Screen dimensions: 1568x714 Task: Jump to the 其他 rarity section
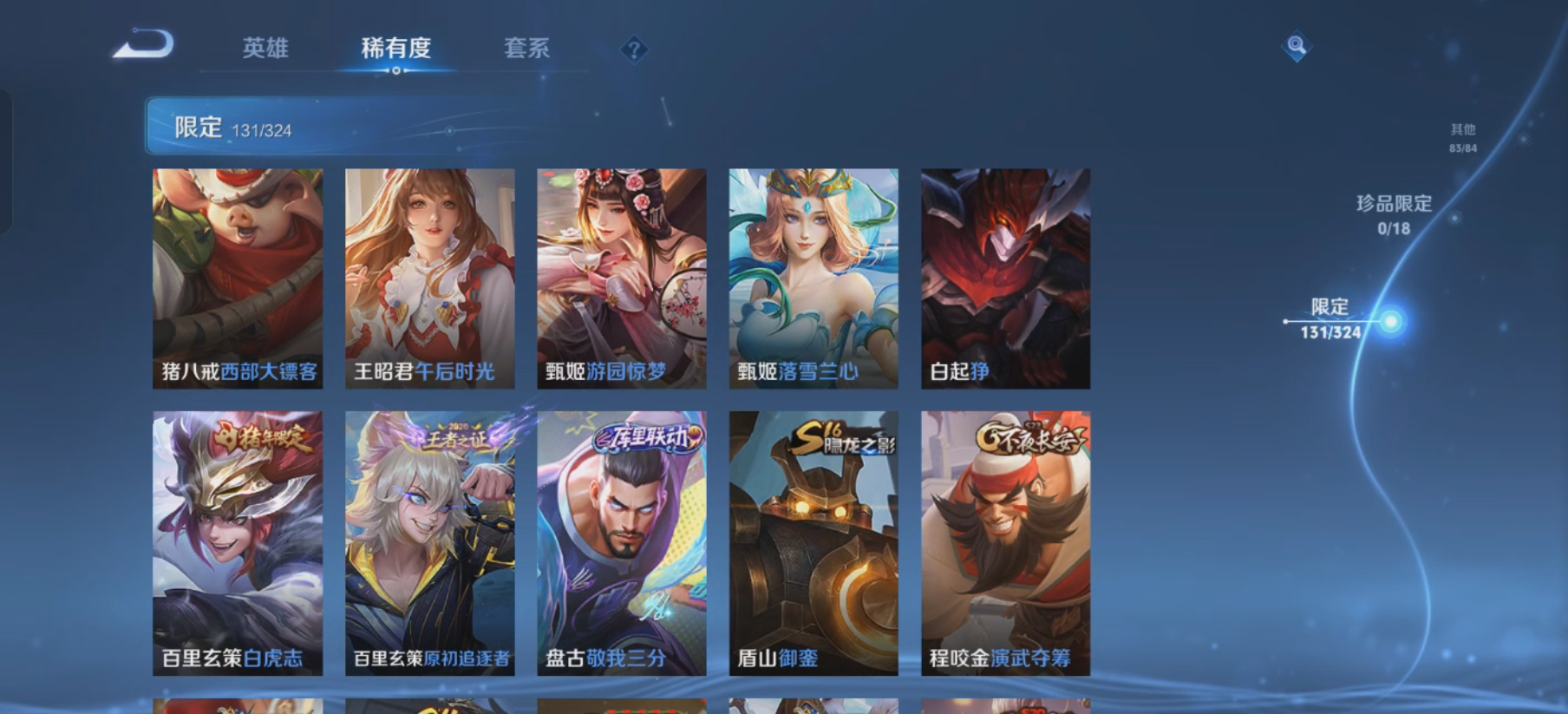[1462, 137]
